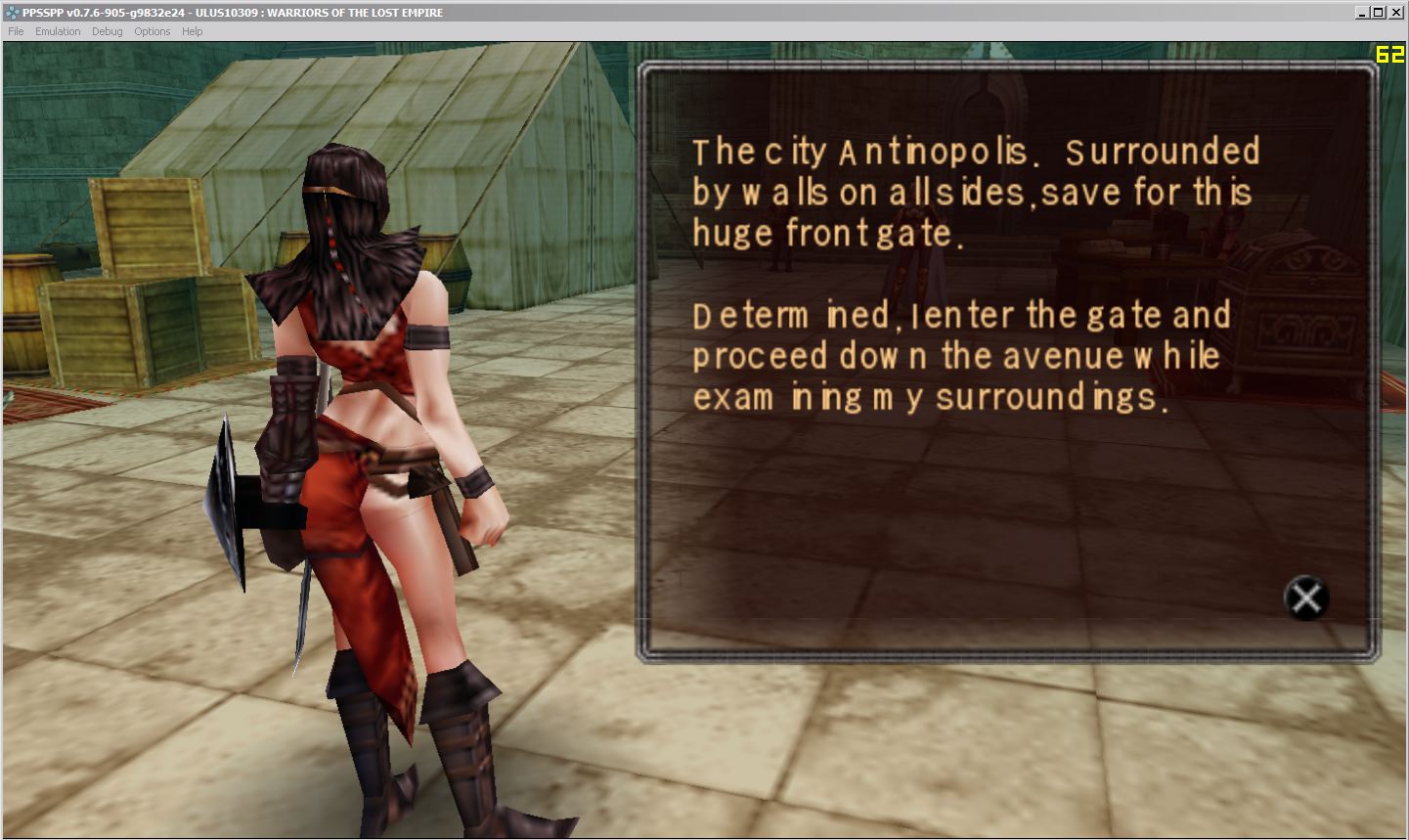This screenshot has width=1409, height=840.
Task: Close the PPSSPP window
Action: tap(1396, 13)
